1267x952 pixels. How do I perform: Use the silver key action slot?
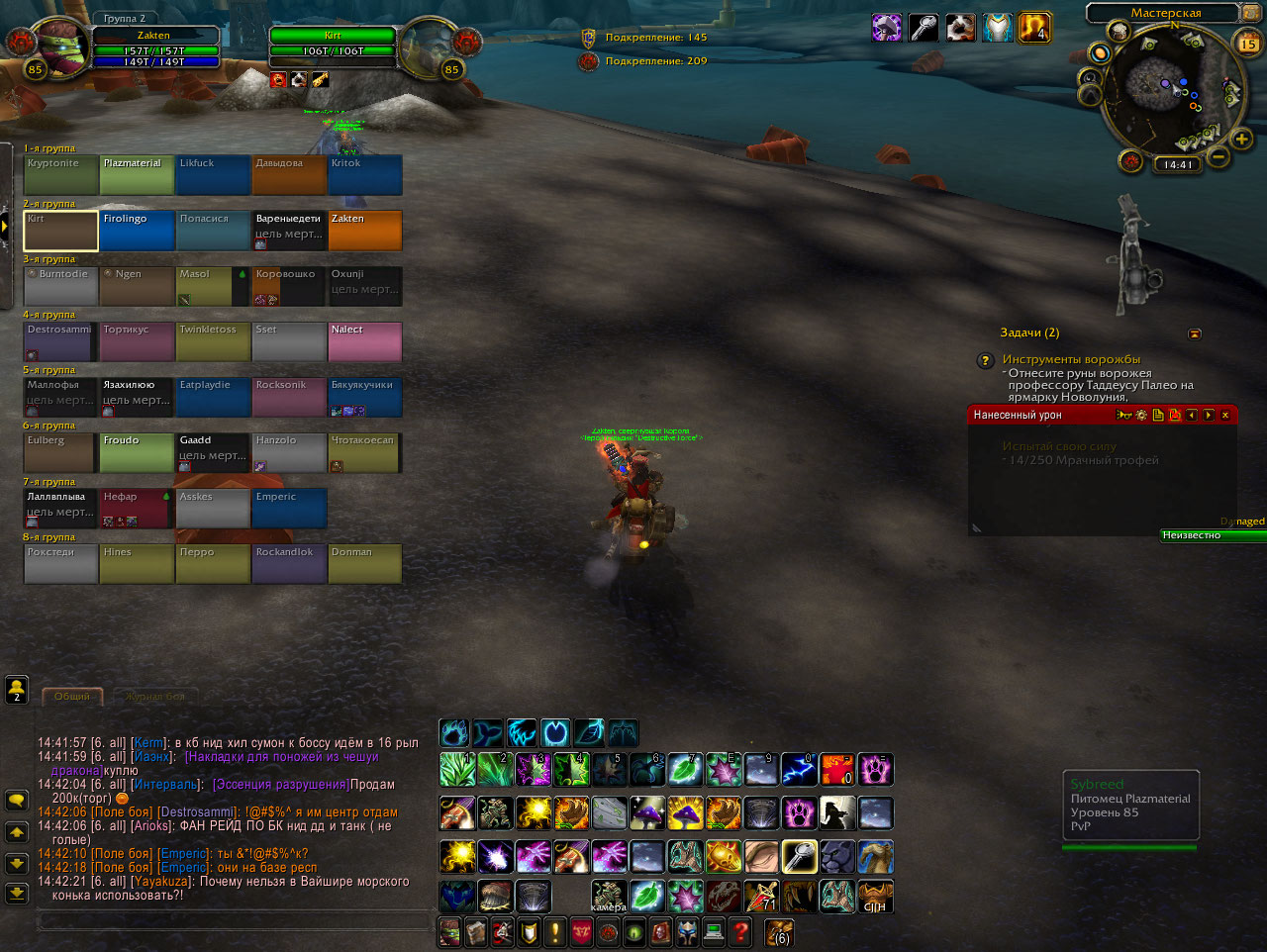798,856
